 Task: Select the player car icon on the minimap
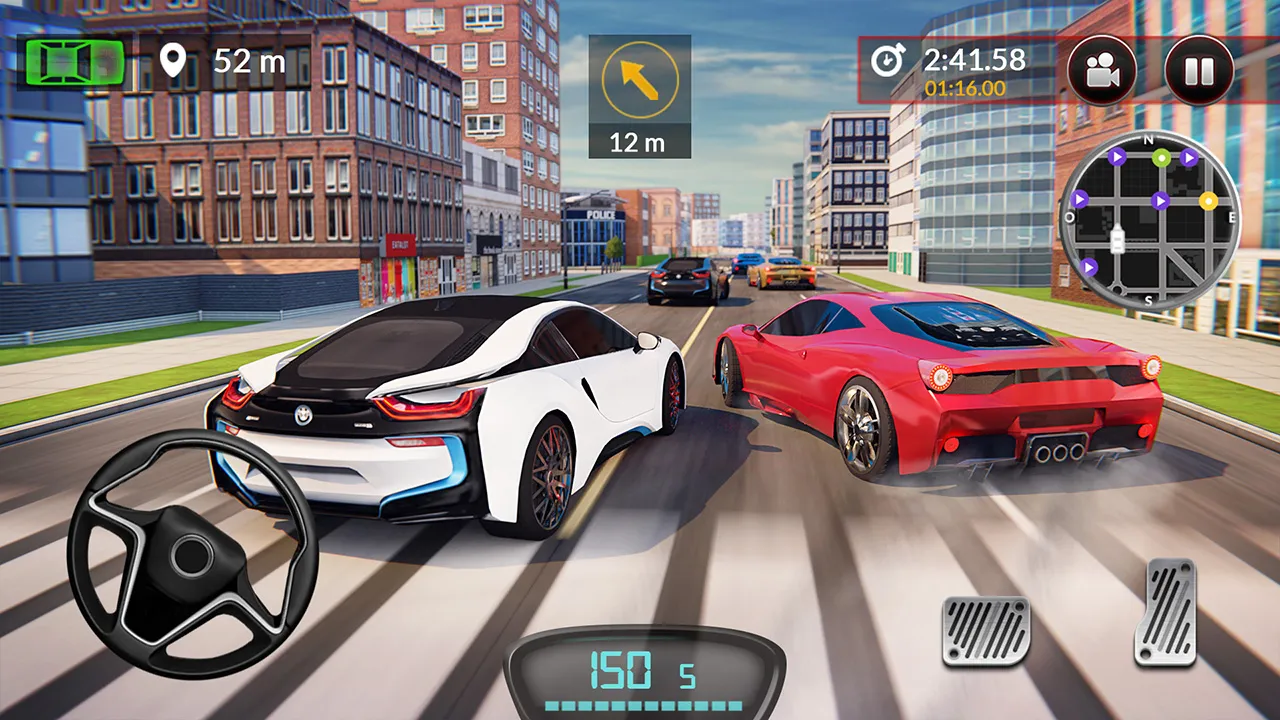tap(1117, 238)
